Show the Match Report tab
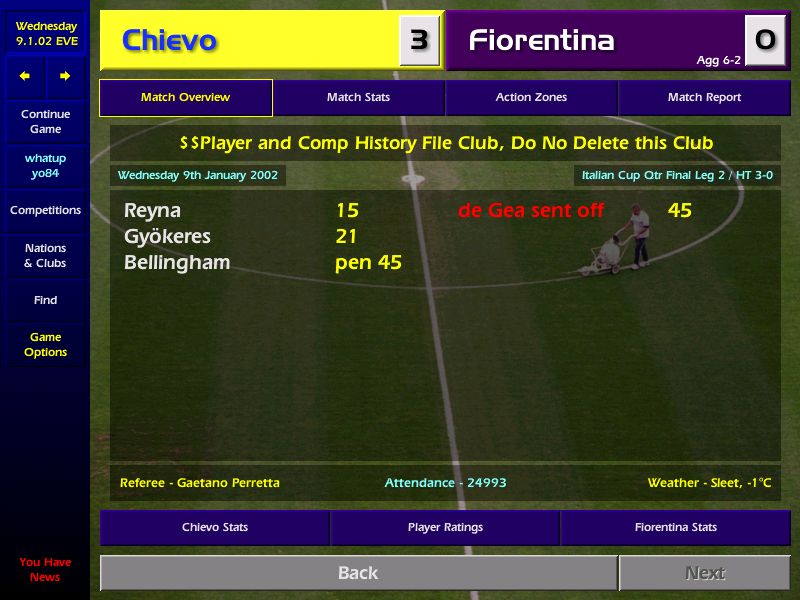Image resolution: width=800 pixels, height=600 pixels. [x=704, y=98]
